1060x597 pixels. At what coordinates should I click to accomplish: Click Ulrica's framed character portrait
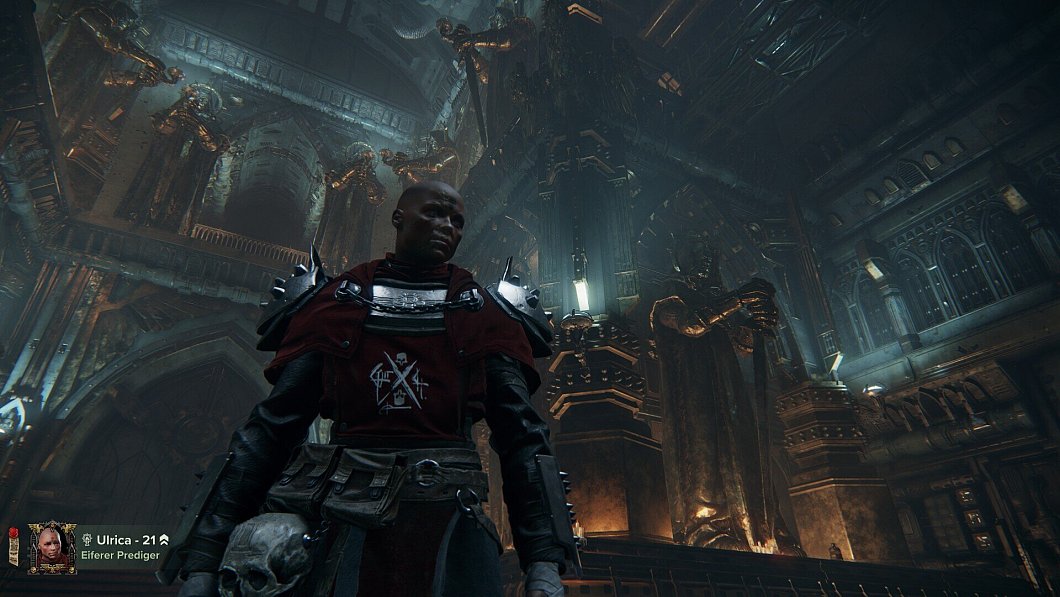coord(51,547)
